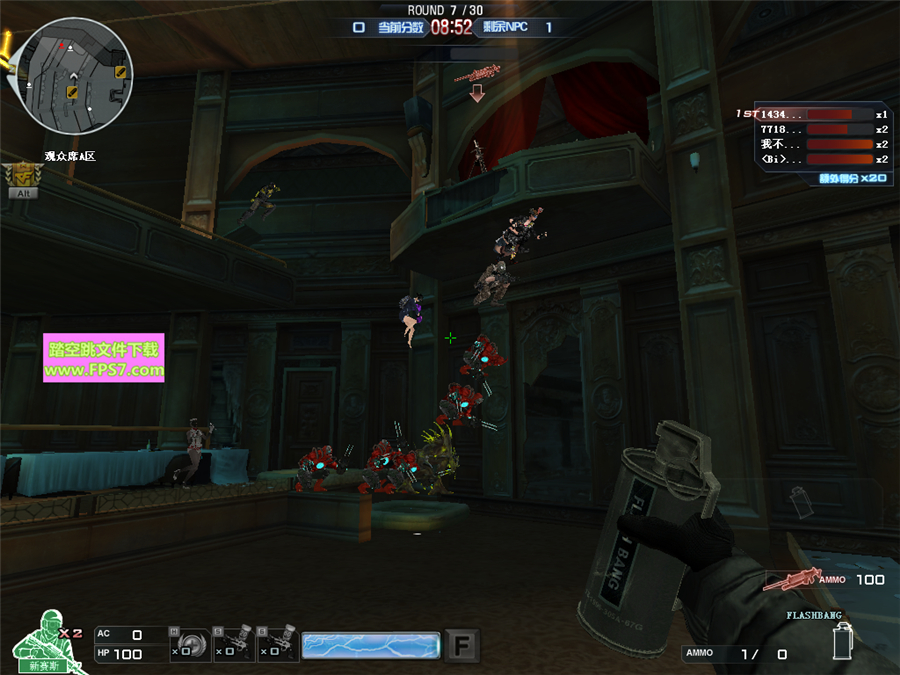Activate the blue lightning energy bar

click(x=370, y=645)
